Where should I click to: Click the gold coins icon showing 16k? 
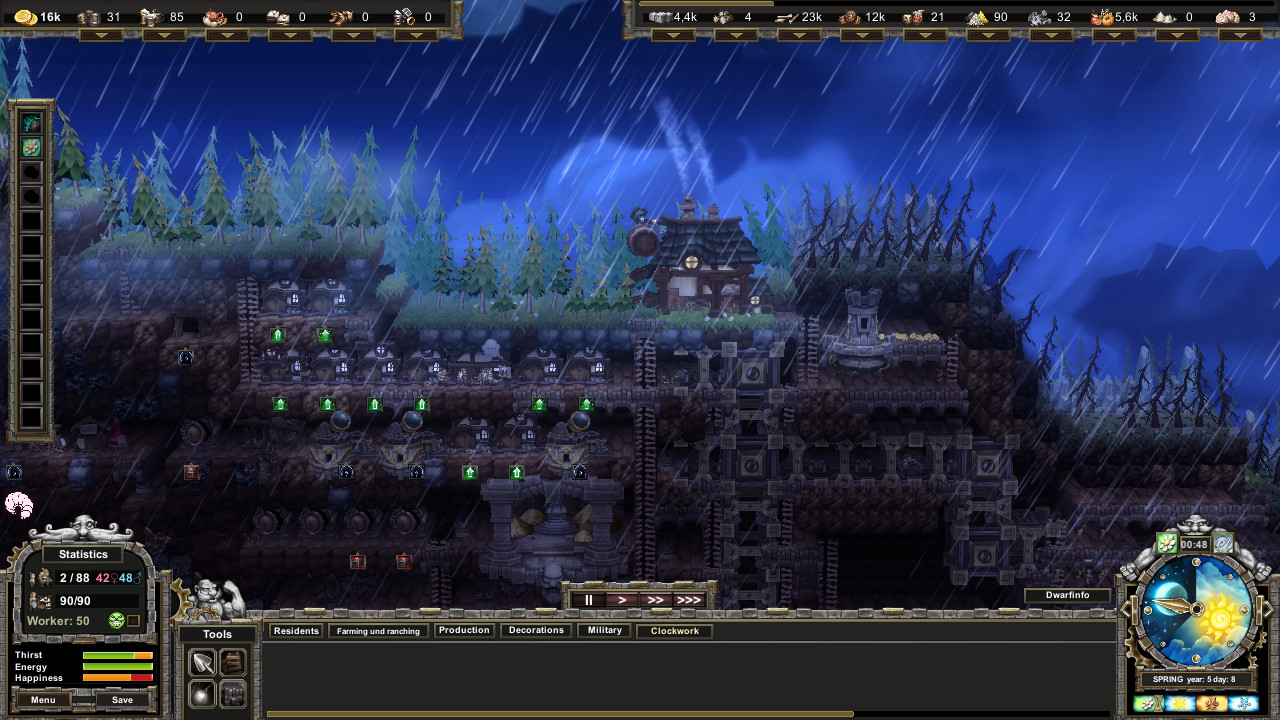coord(25,16)
